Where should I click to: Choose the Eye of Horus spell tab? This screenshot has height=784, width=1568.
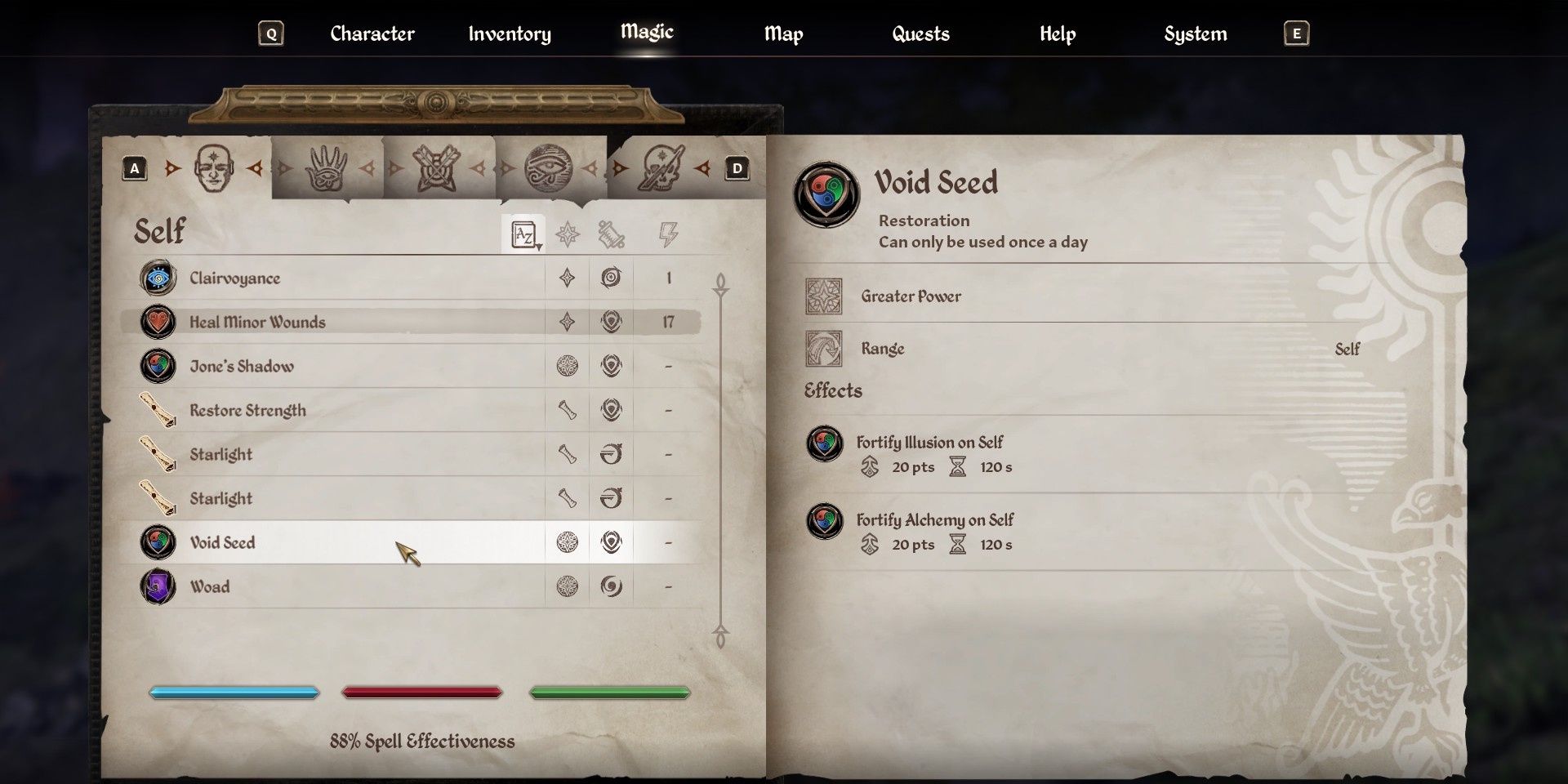[548, 168]
